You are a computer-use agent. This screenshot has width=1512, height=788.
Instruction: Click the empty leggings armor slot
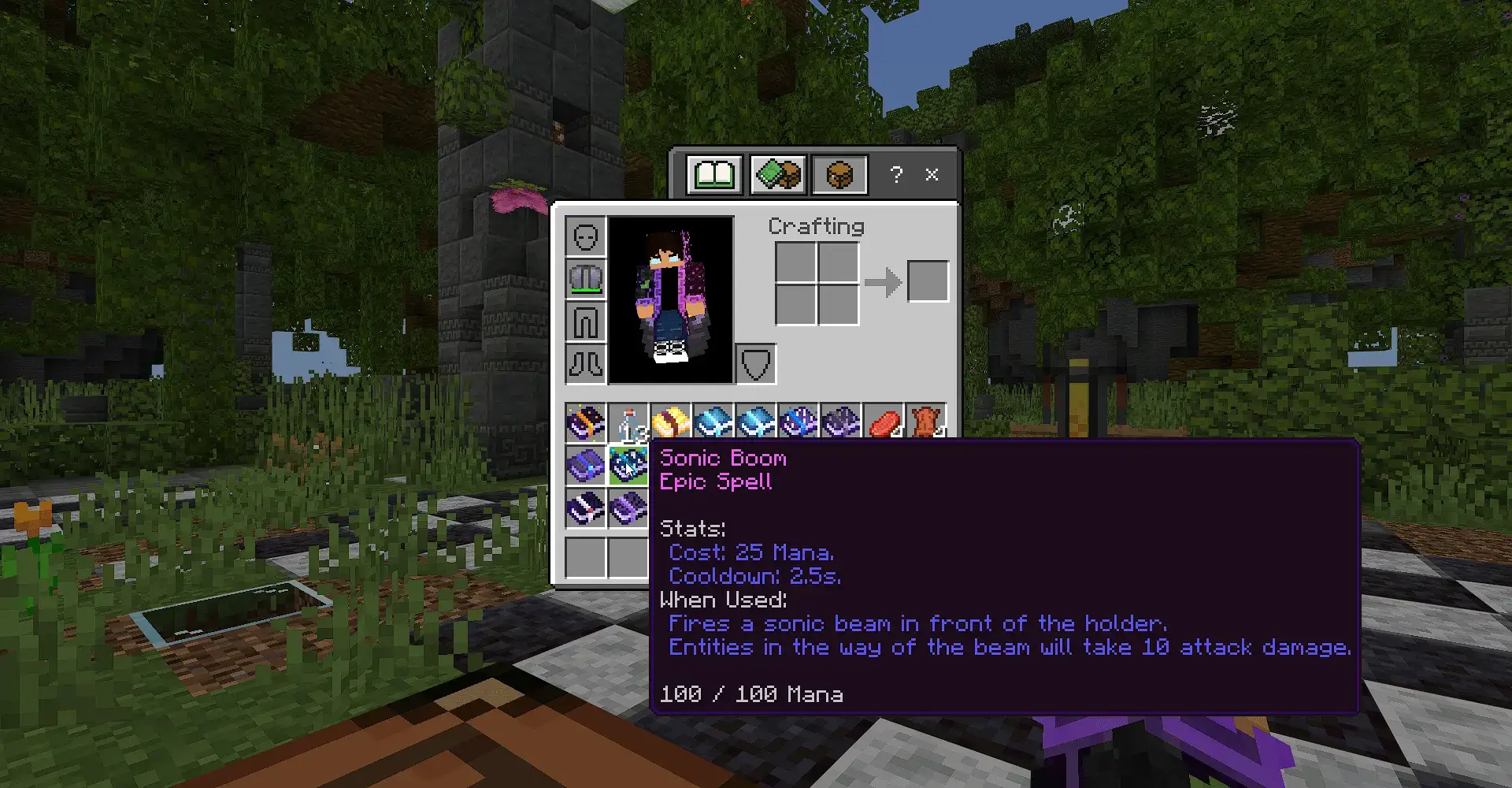[585, 322]
